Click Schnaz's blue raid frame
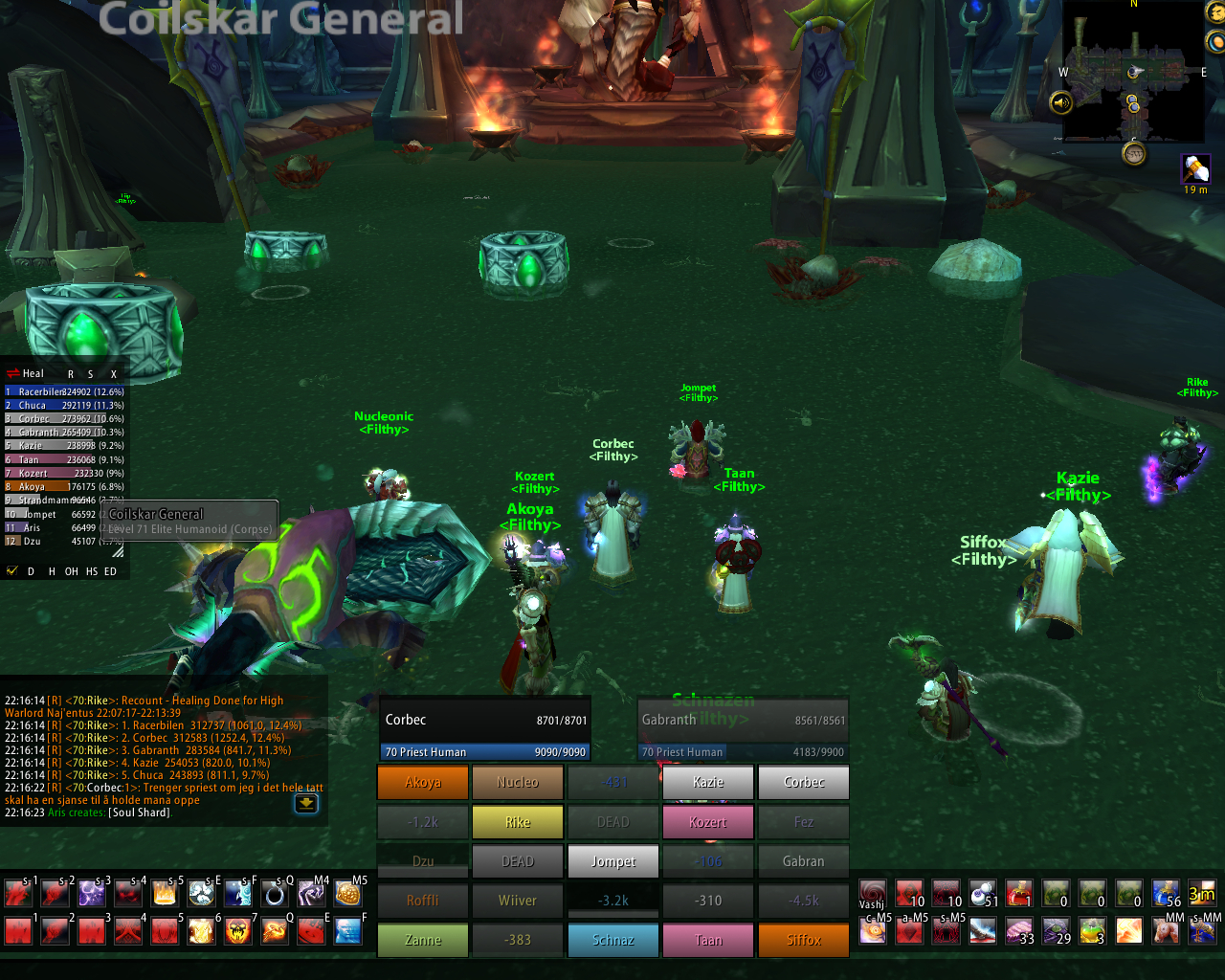This screenshot has width=1225, height=980. (x=613, y=940)
